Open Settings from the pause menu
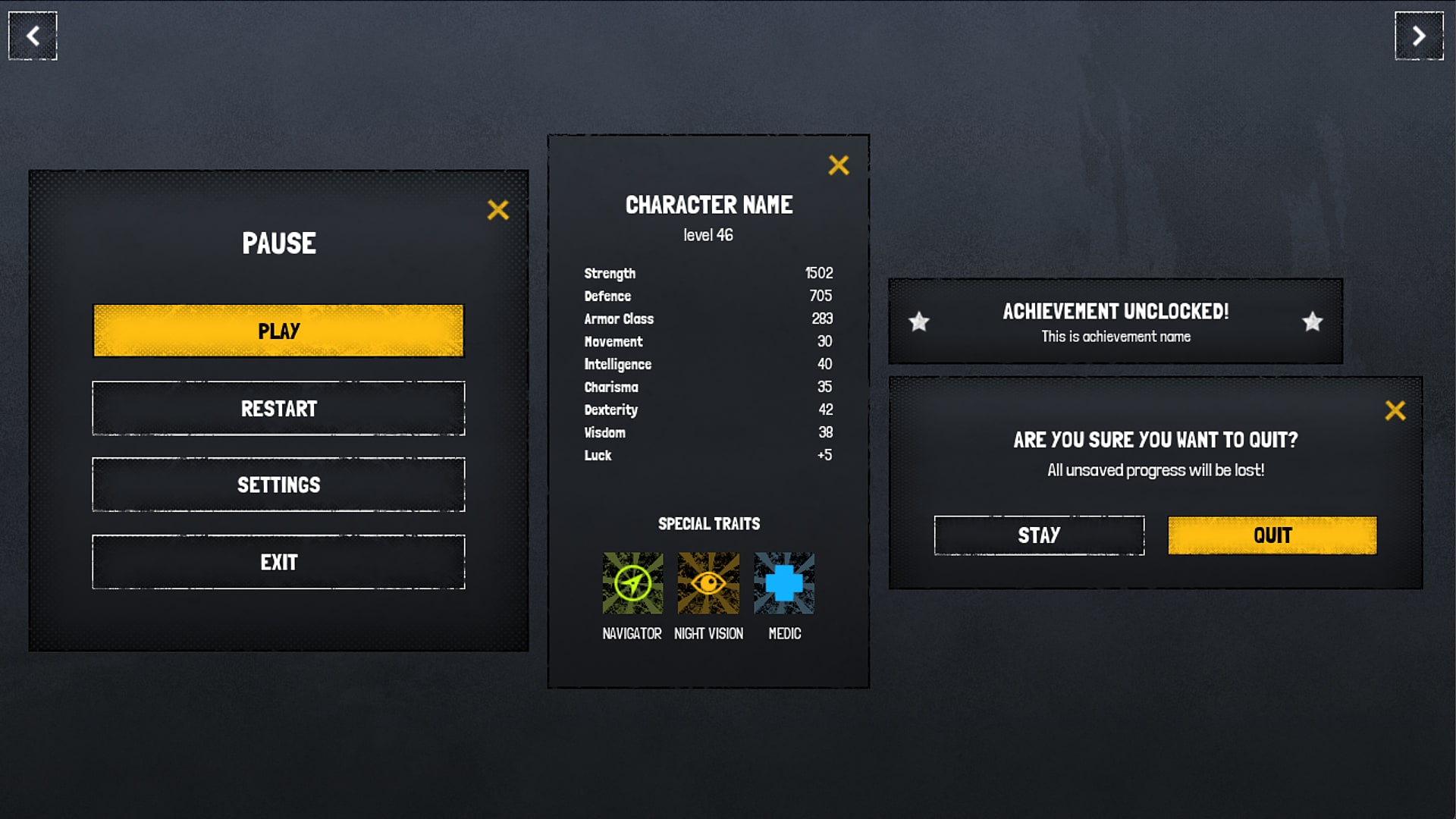1456x819 pixels. pos(278,485)
